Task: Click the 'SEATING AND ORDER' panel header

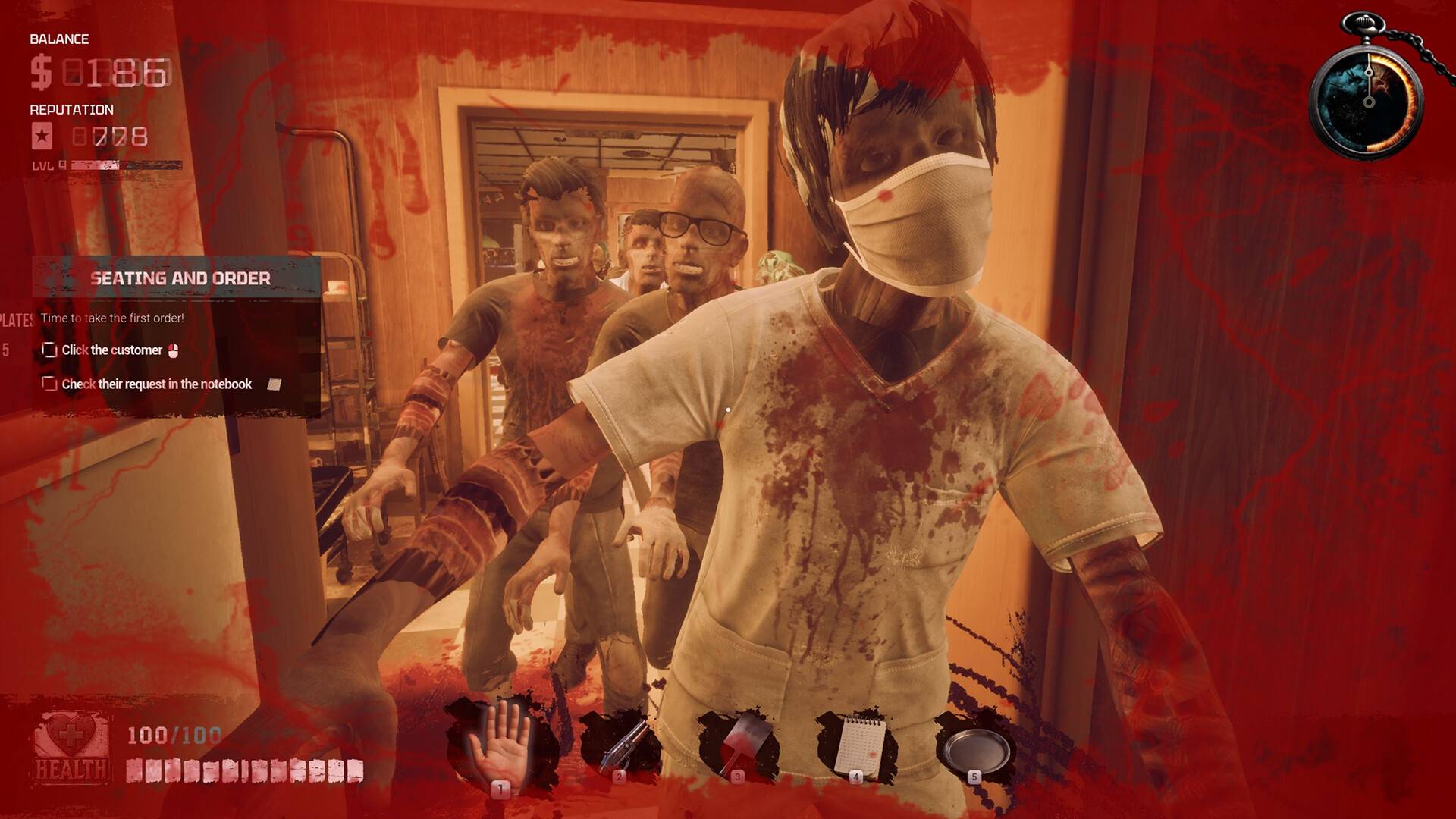Action: click(x=182, y=278)
